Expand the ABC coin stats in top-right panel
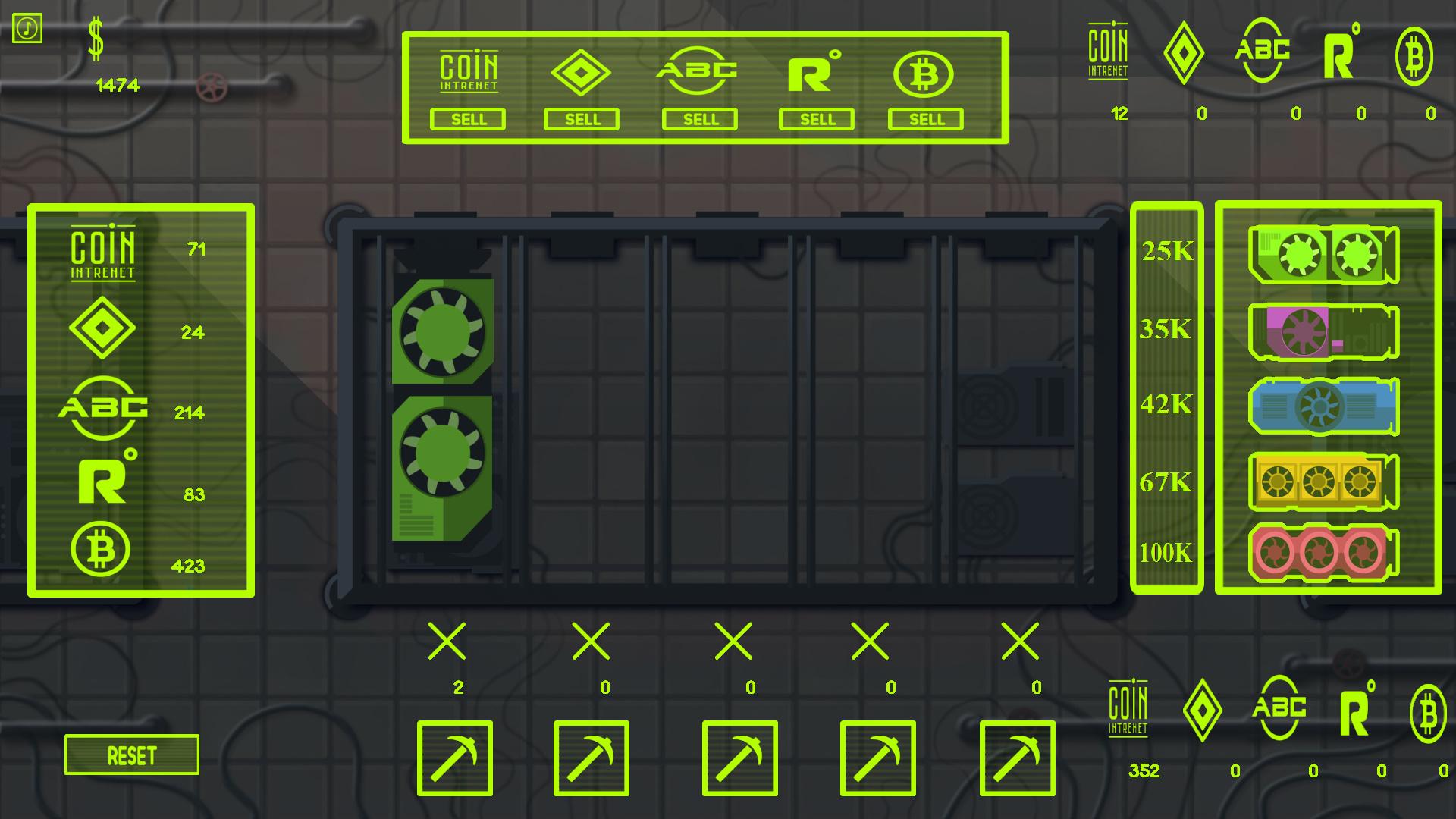The height and width of the screenshot is (819, 1456). coord(1261,53)
